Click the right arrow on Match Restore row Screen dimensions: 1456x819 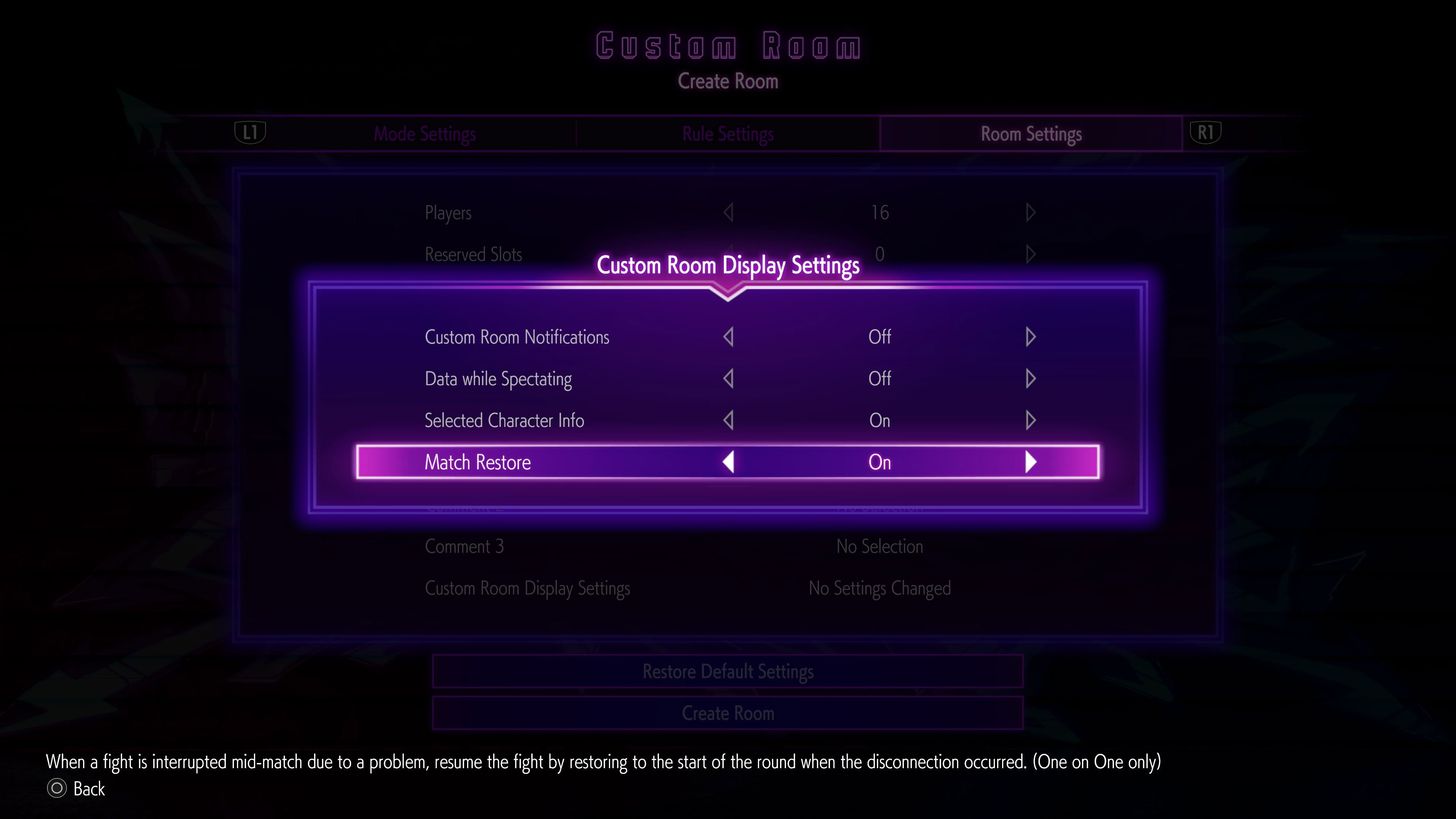(1031, 462)
